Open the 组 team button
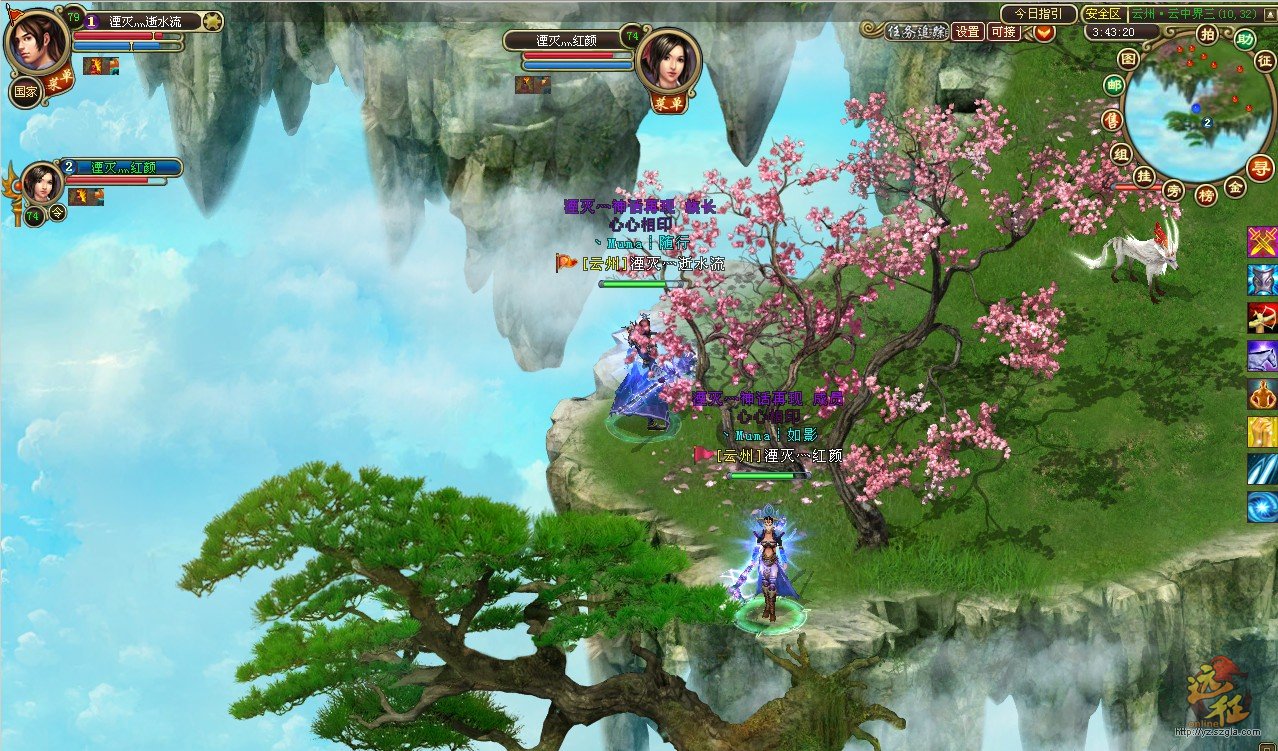The image size is (1278, 751). coord(1121,153)
